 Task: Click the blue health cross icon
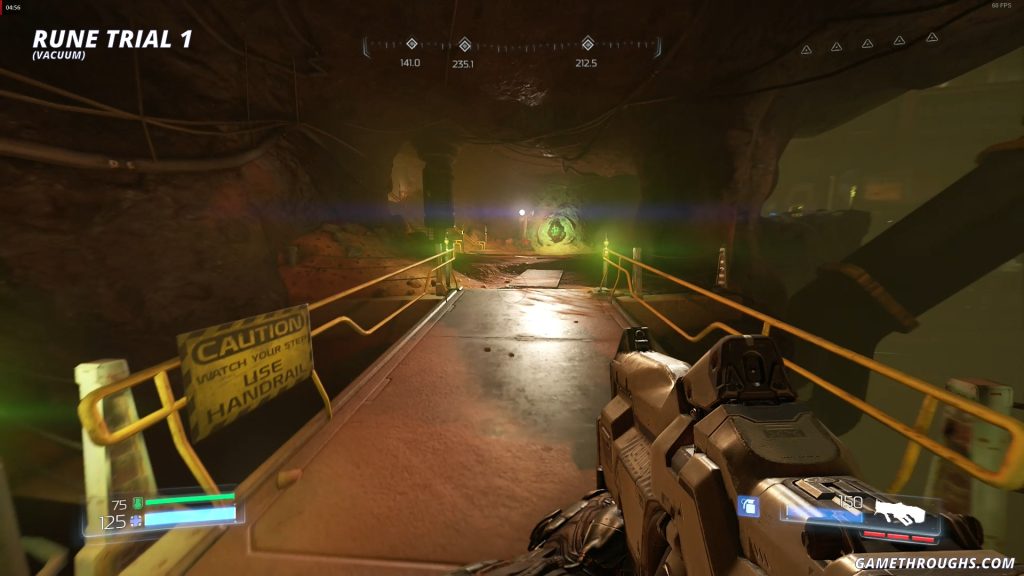138,521
